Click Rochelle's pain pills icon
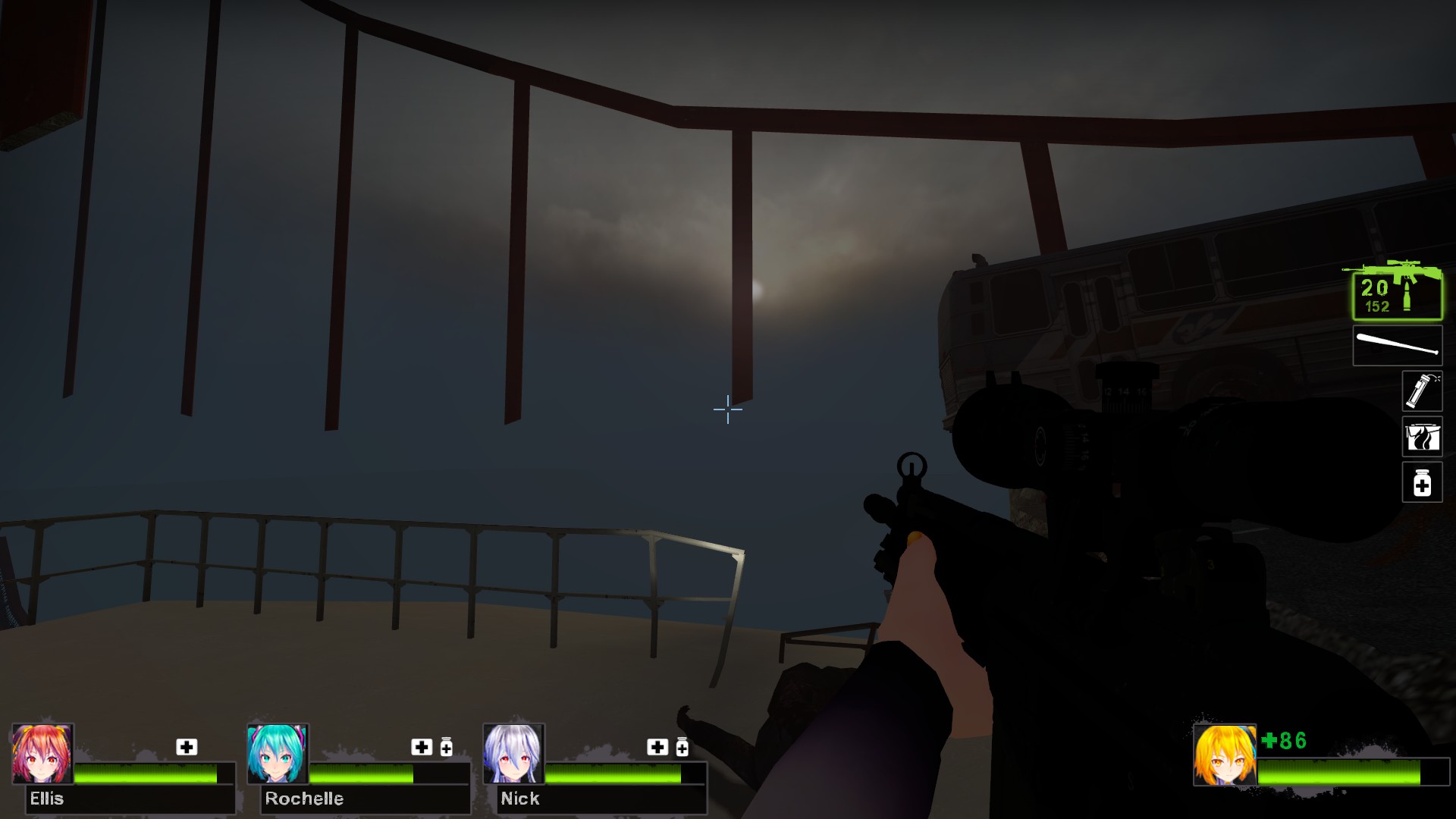Viewport: 1456px width, 819px height. coord(447,748)
